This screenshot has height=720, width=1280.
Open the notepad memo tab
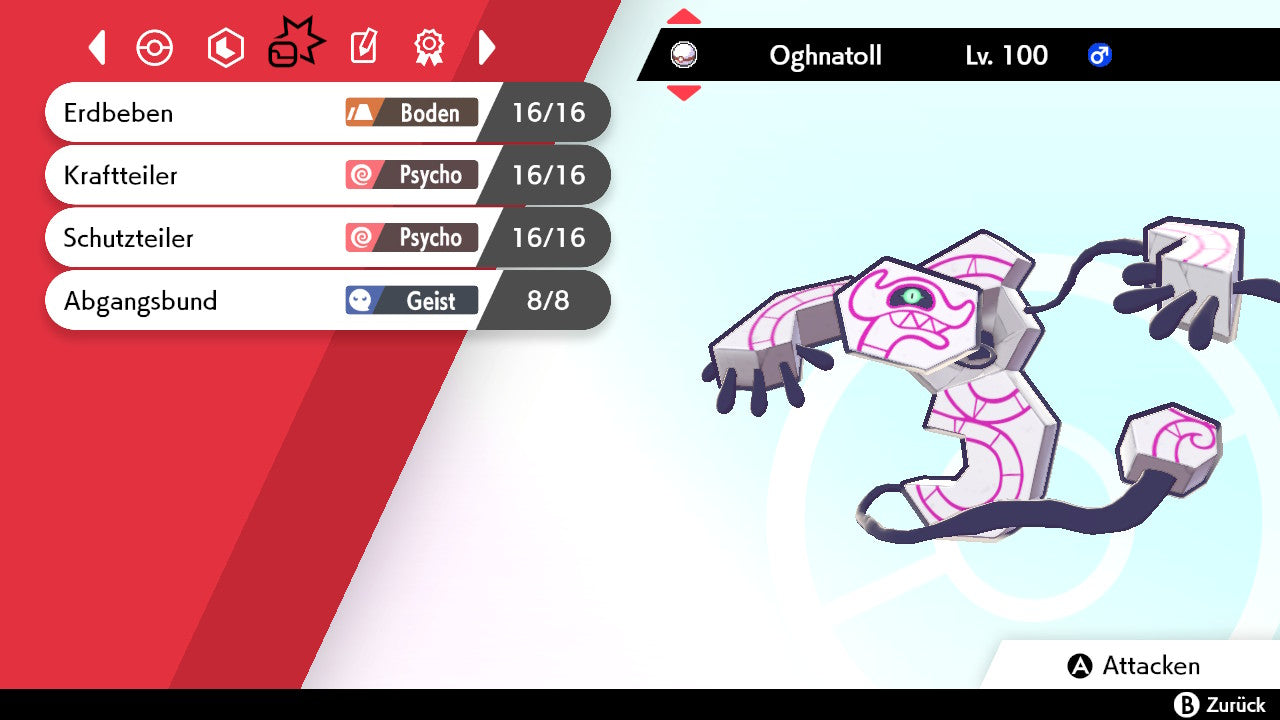pyautogui.click(x=363, y=47)
